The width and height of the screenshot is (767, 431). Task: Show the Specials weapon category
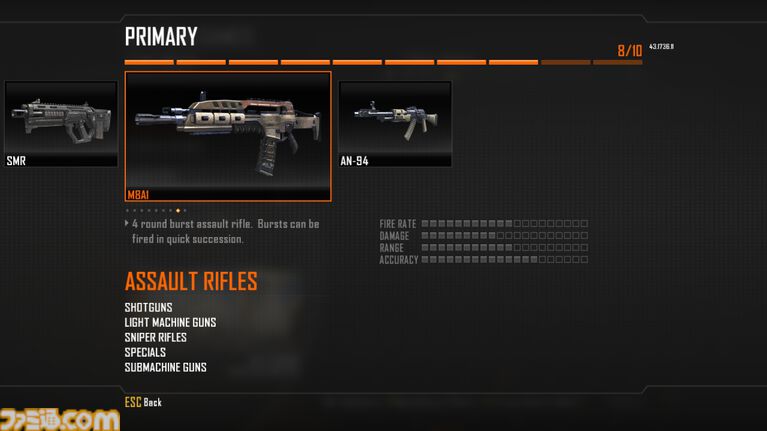click(x=145, y=352)
